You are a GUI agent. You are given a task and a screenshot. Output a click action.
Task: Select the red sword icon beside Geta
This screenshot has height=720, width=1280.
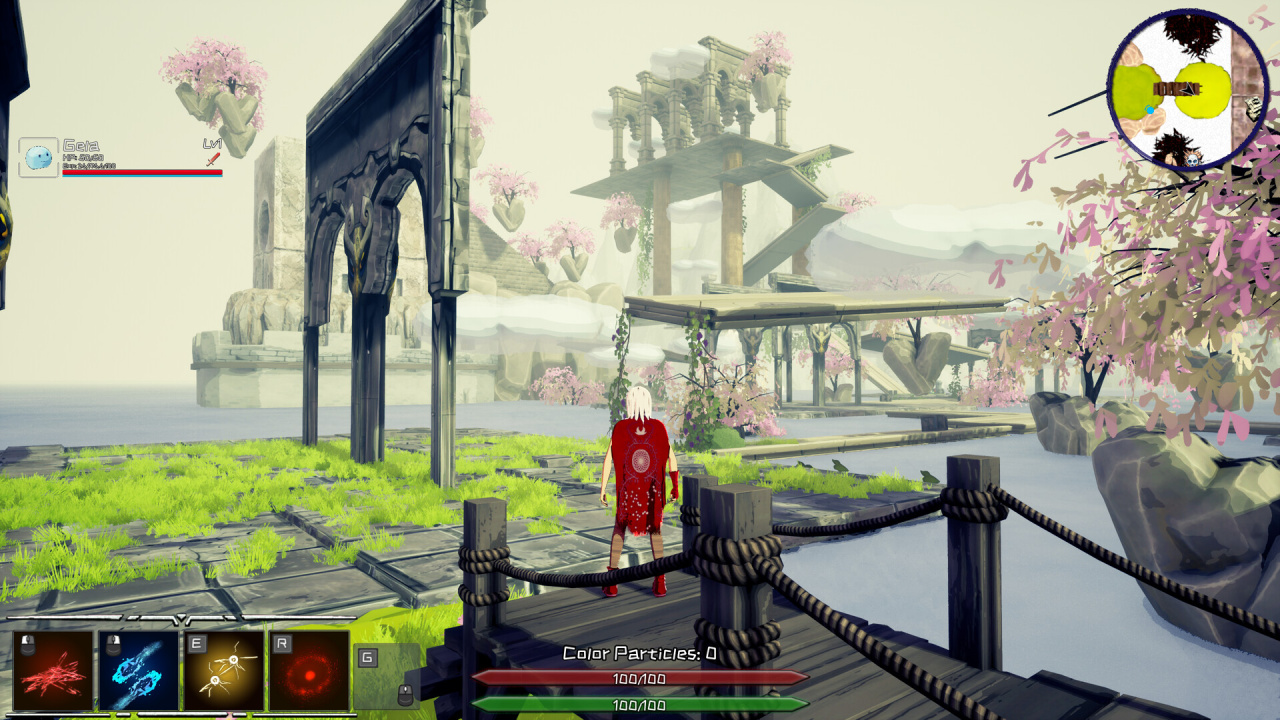[212, 158]
